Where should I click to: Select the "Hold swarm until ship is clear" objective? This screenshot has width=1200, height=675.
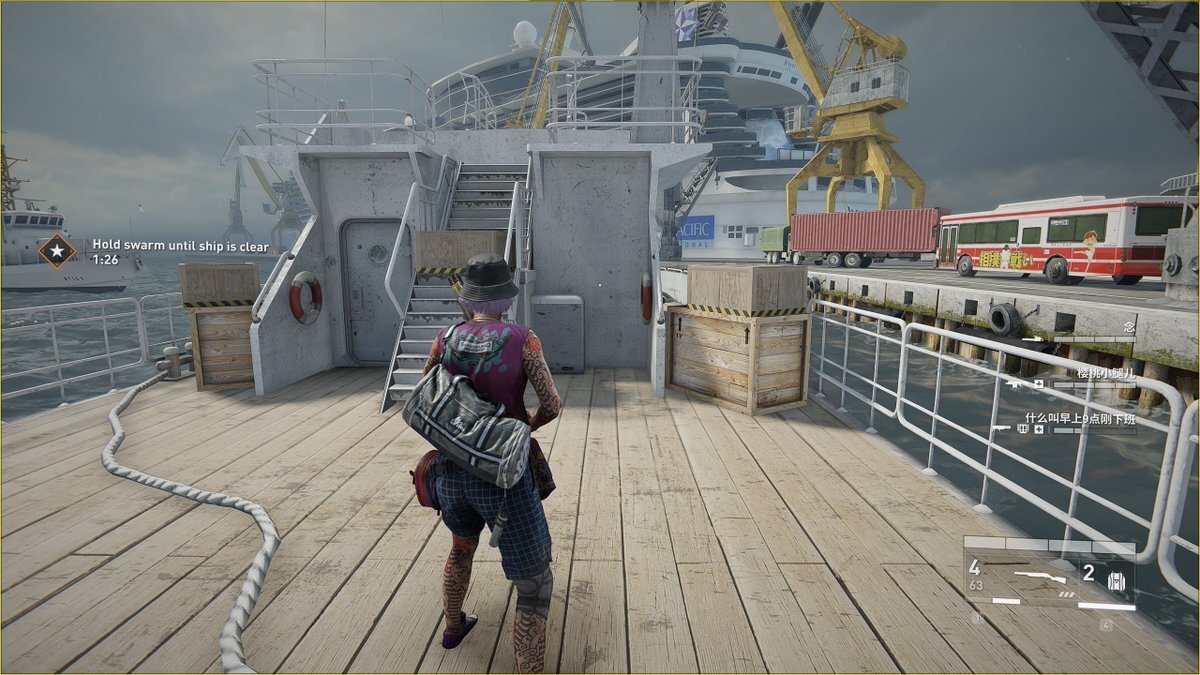pyautogui.click(x=165, y=243)
